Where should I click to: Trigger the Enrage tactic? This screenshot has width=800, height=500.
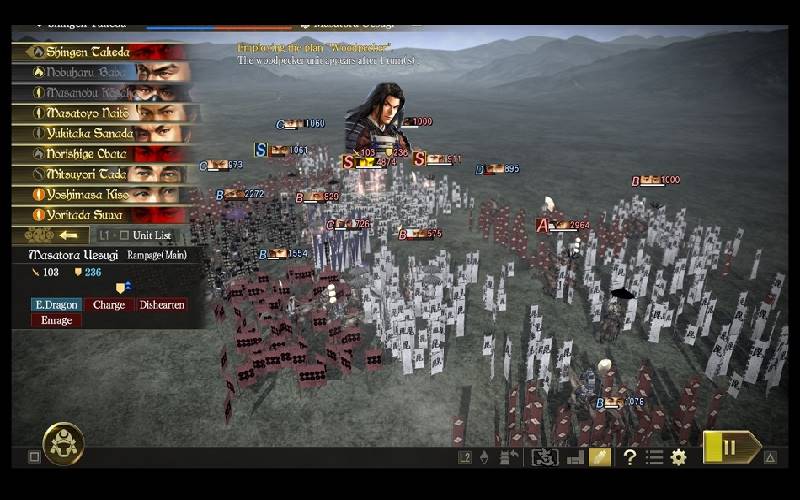[55, 321]
